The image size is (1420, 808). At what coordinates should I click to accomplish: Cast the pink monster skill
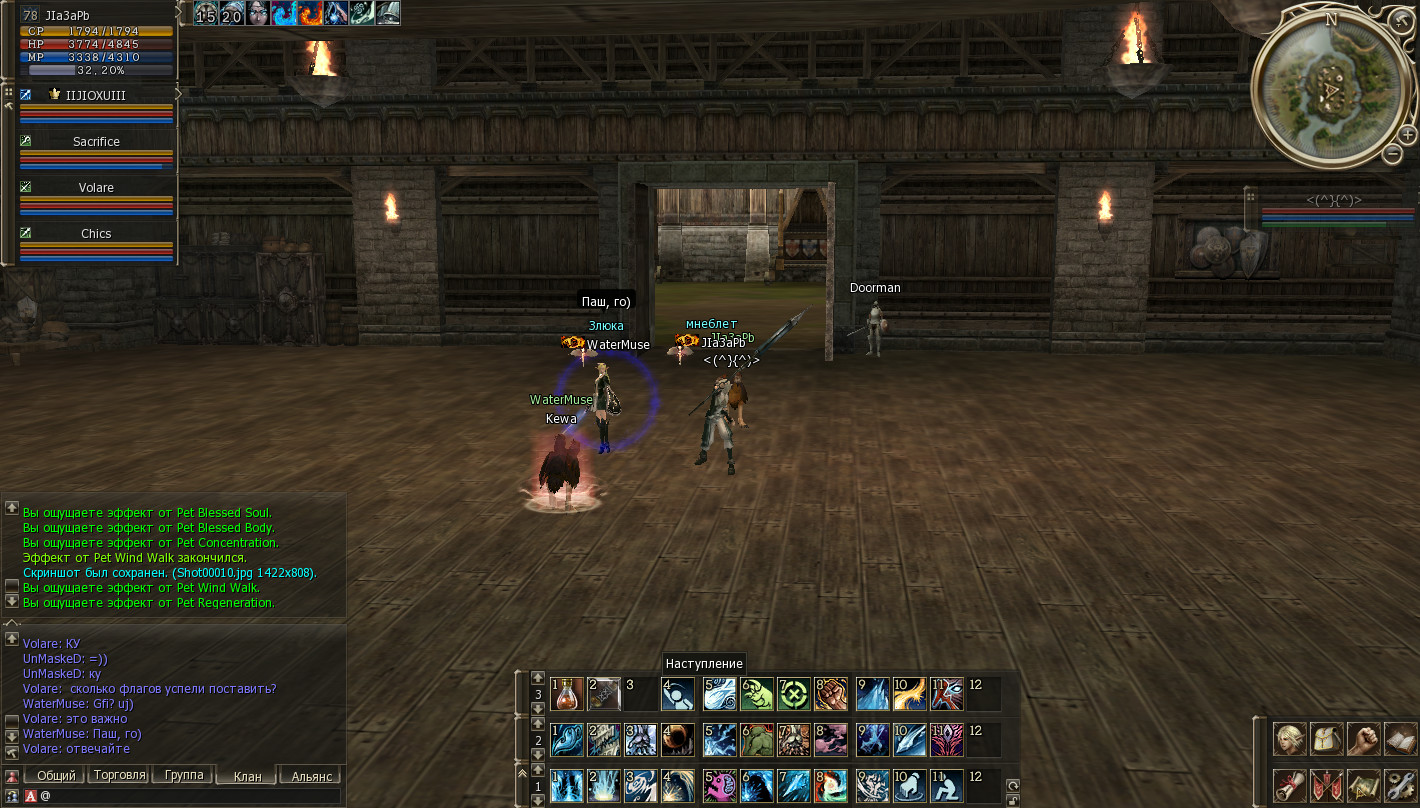(x=719, y=785)
